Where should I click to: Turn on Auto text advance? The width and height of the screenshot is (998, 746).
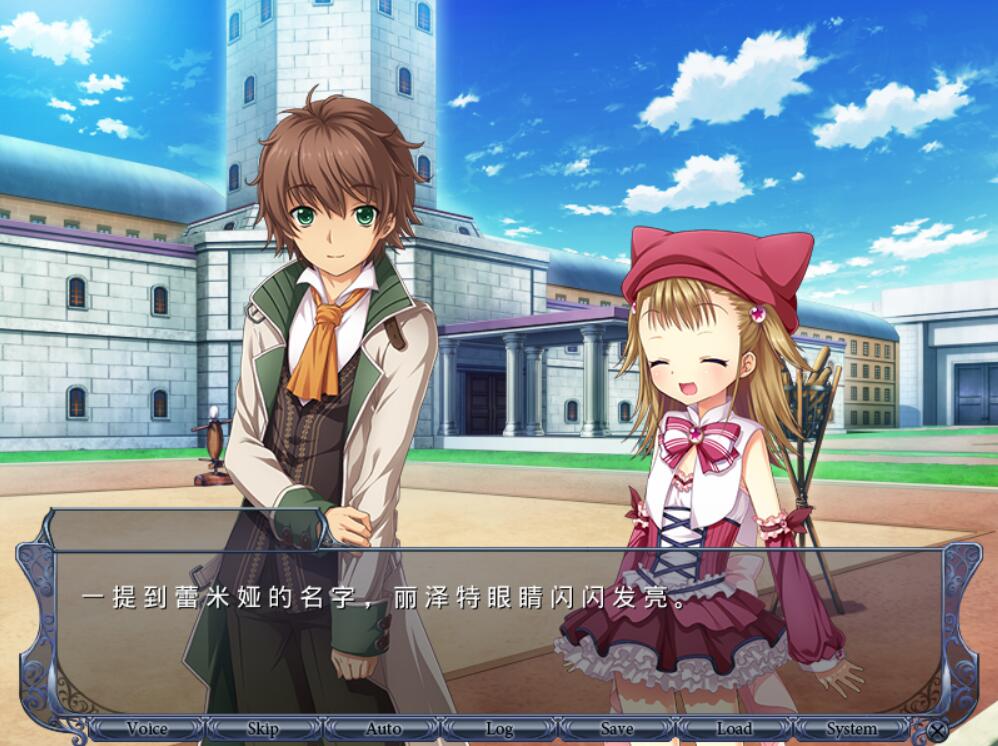tap(382, 729)
